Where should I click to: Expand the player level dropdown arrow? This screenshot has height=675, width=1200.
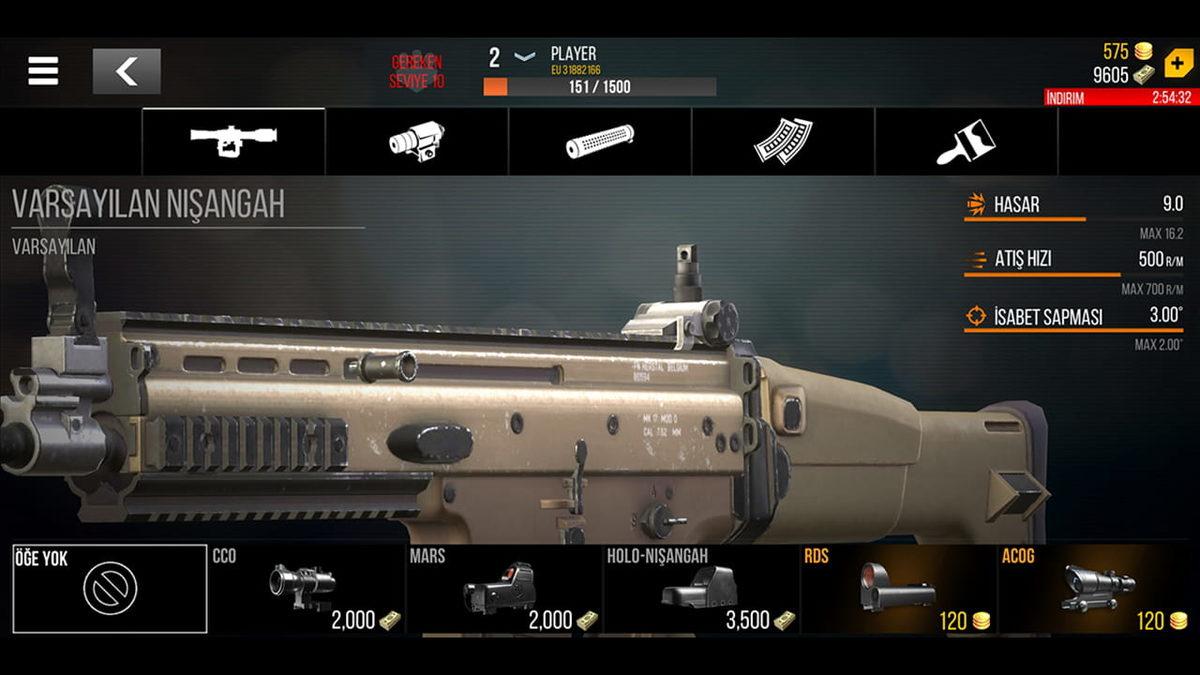(x=524, y=57)
